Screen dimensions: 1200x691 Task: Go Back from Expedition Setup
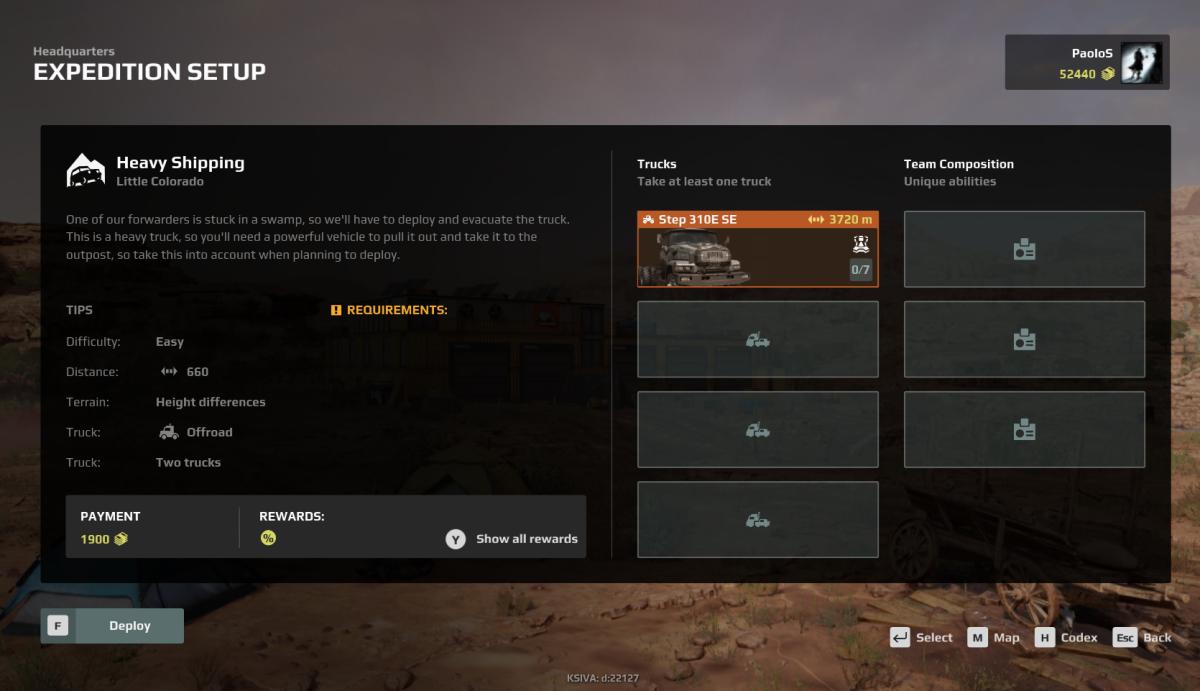(x=1142, y=638)
